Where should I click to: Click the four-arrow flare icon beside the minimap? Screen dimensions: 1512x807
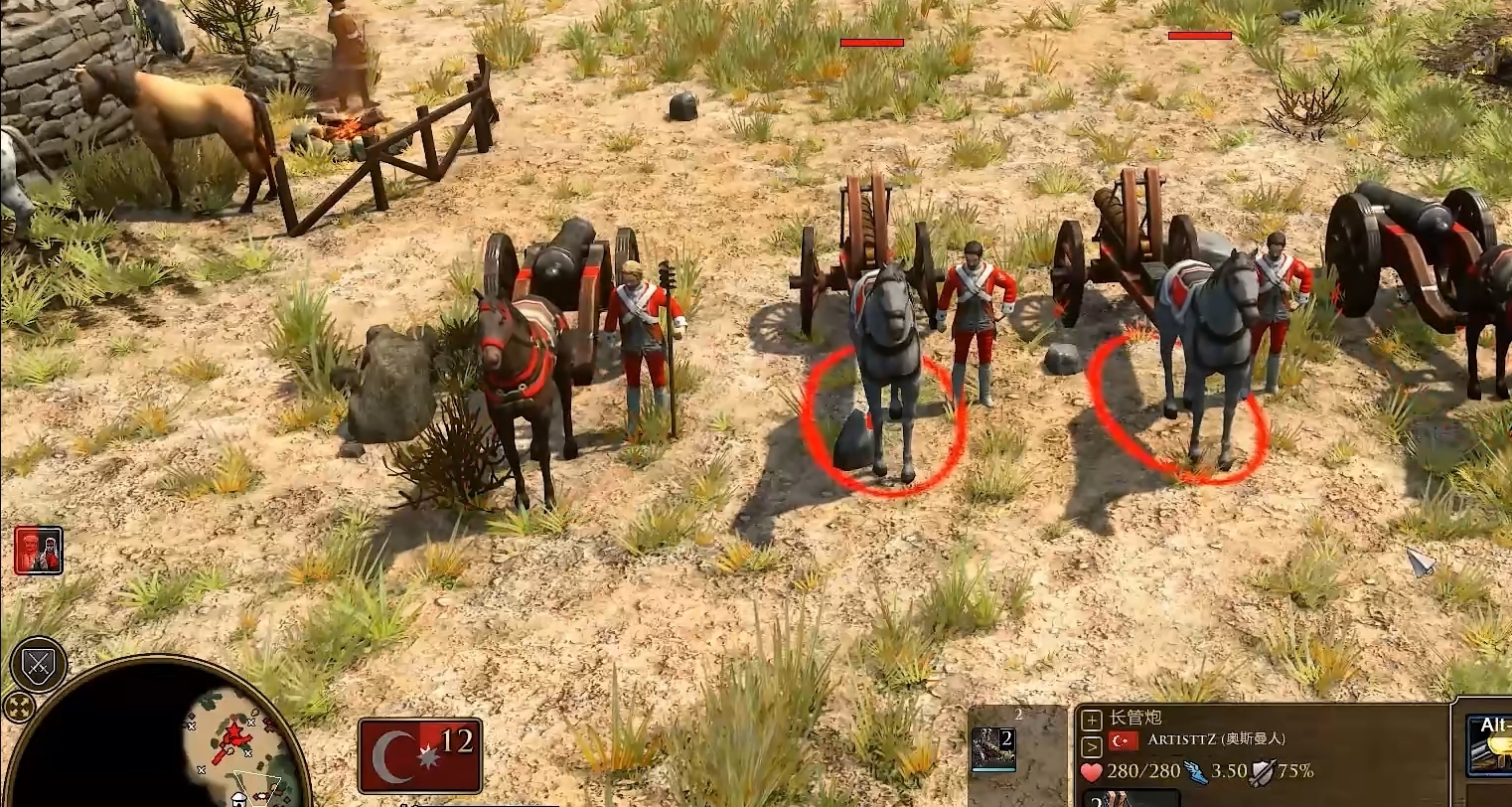point(20,708)
